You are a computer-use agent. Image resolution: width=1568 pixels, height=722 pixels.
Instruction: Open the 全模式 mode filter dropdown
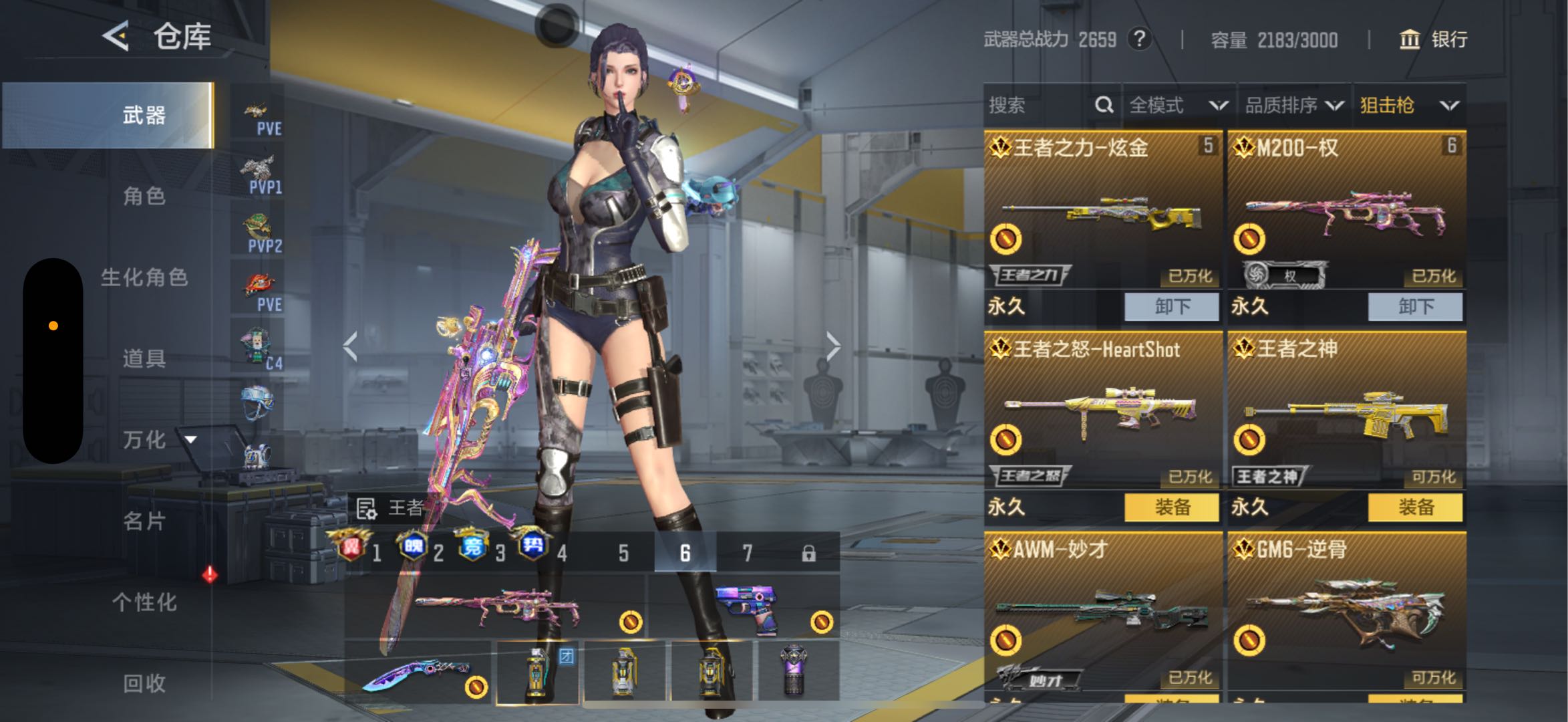point(1179,105)
